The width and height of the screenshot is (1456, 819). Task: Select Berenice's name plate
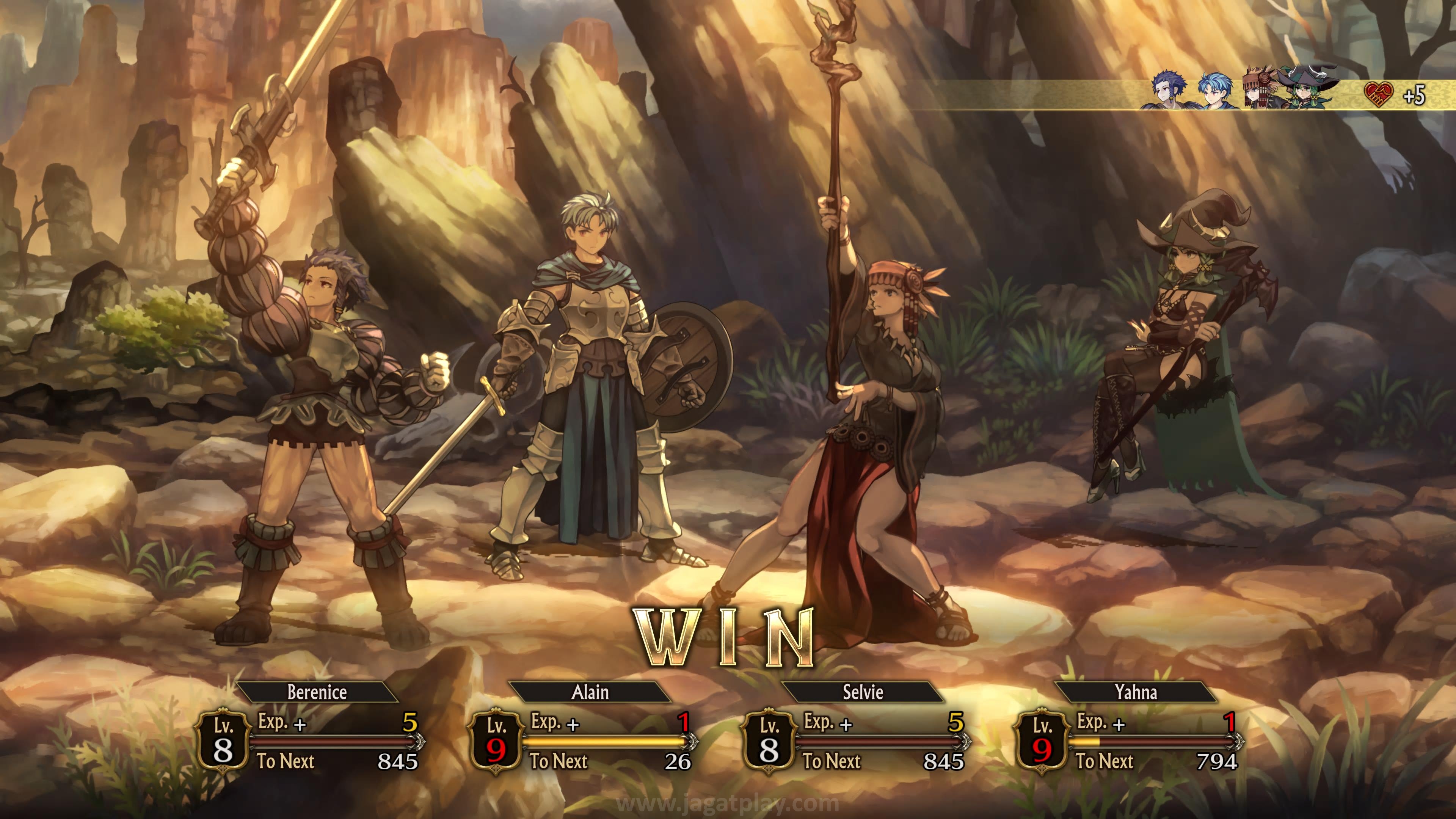coord(317,692)
